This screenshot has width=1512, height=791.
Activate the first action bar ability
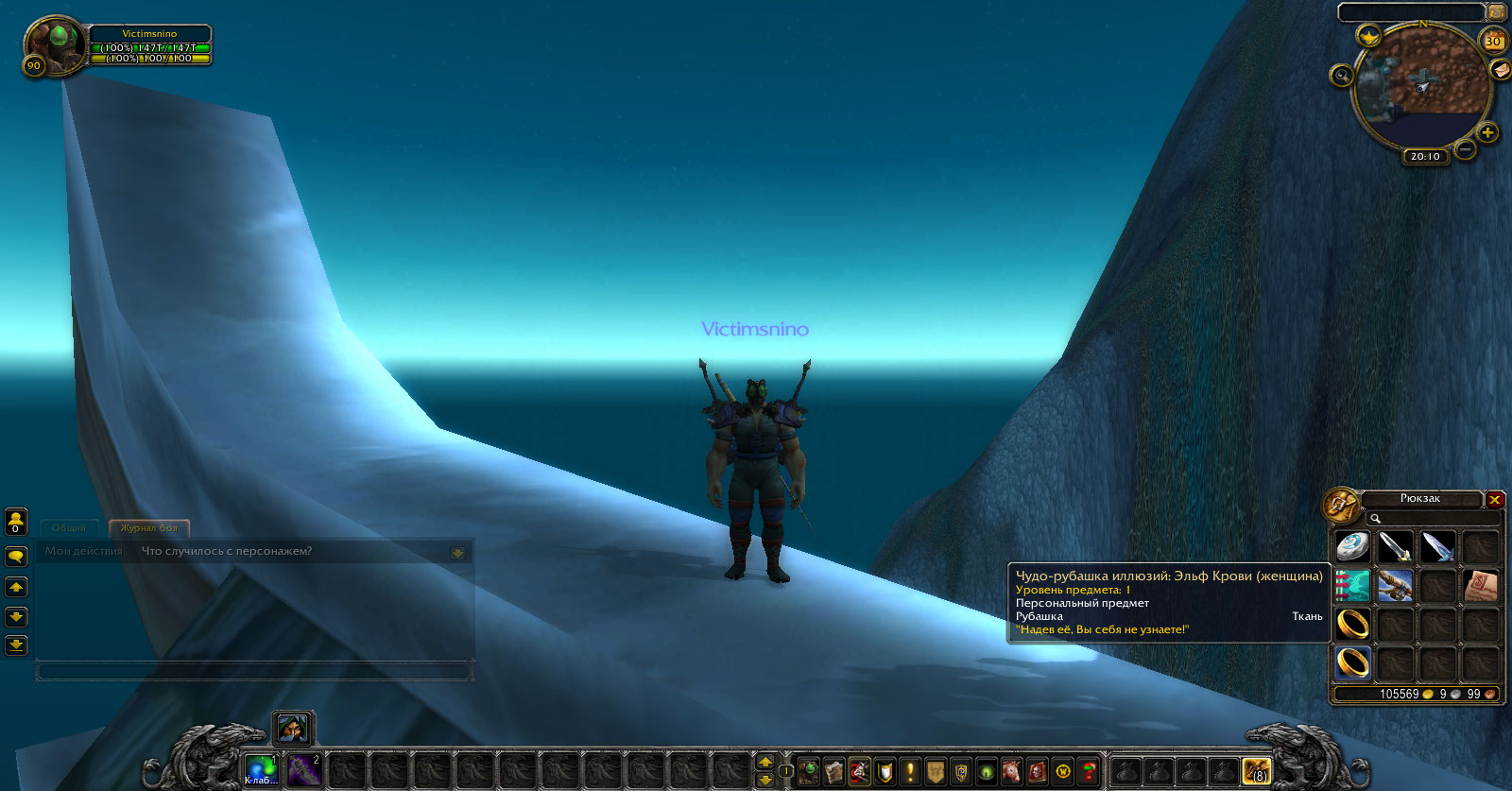pyautogui.click(x=260, y=770)
